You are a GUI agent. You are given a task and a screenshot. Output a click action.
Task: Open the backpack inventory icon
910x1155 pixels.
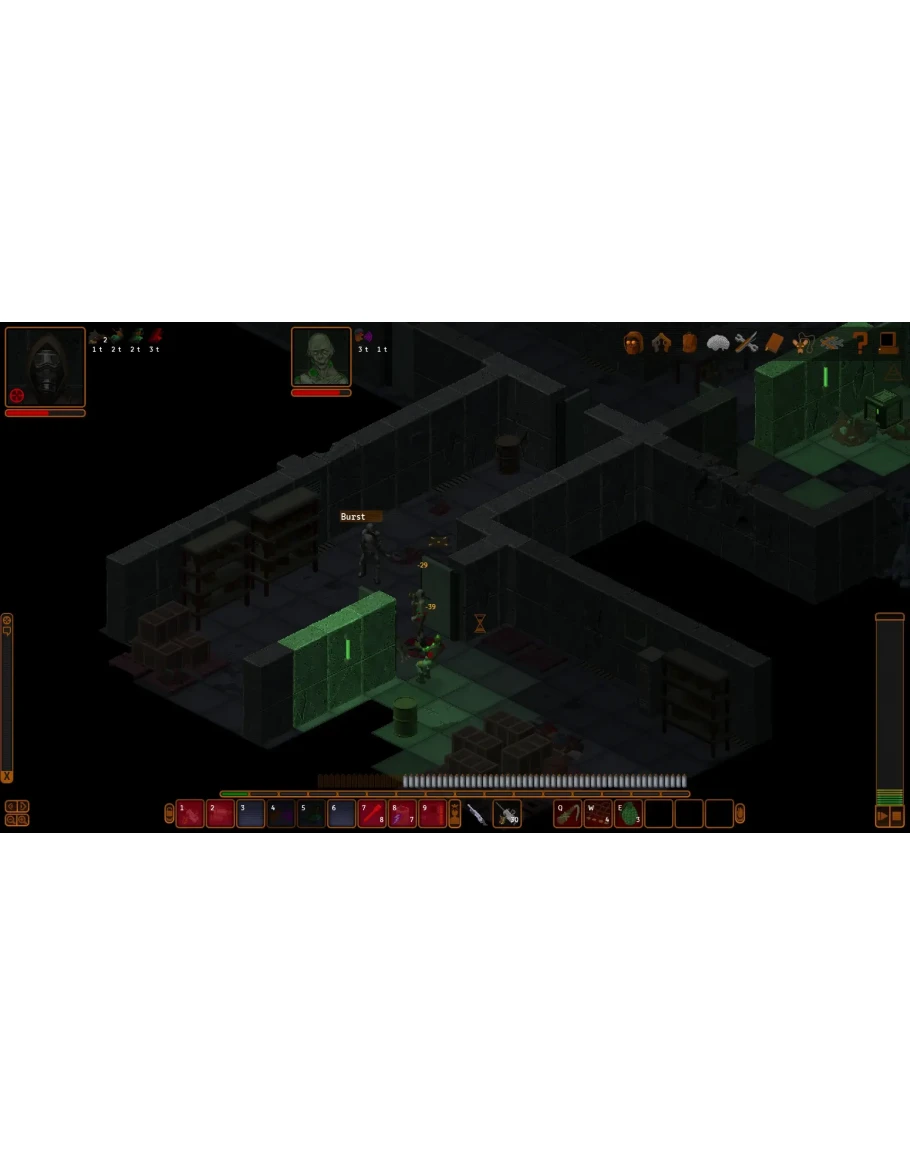689,343
